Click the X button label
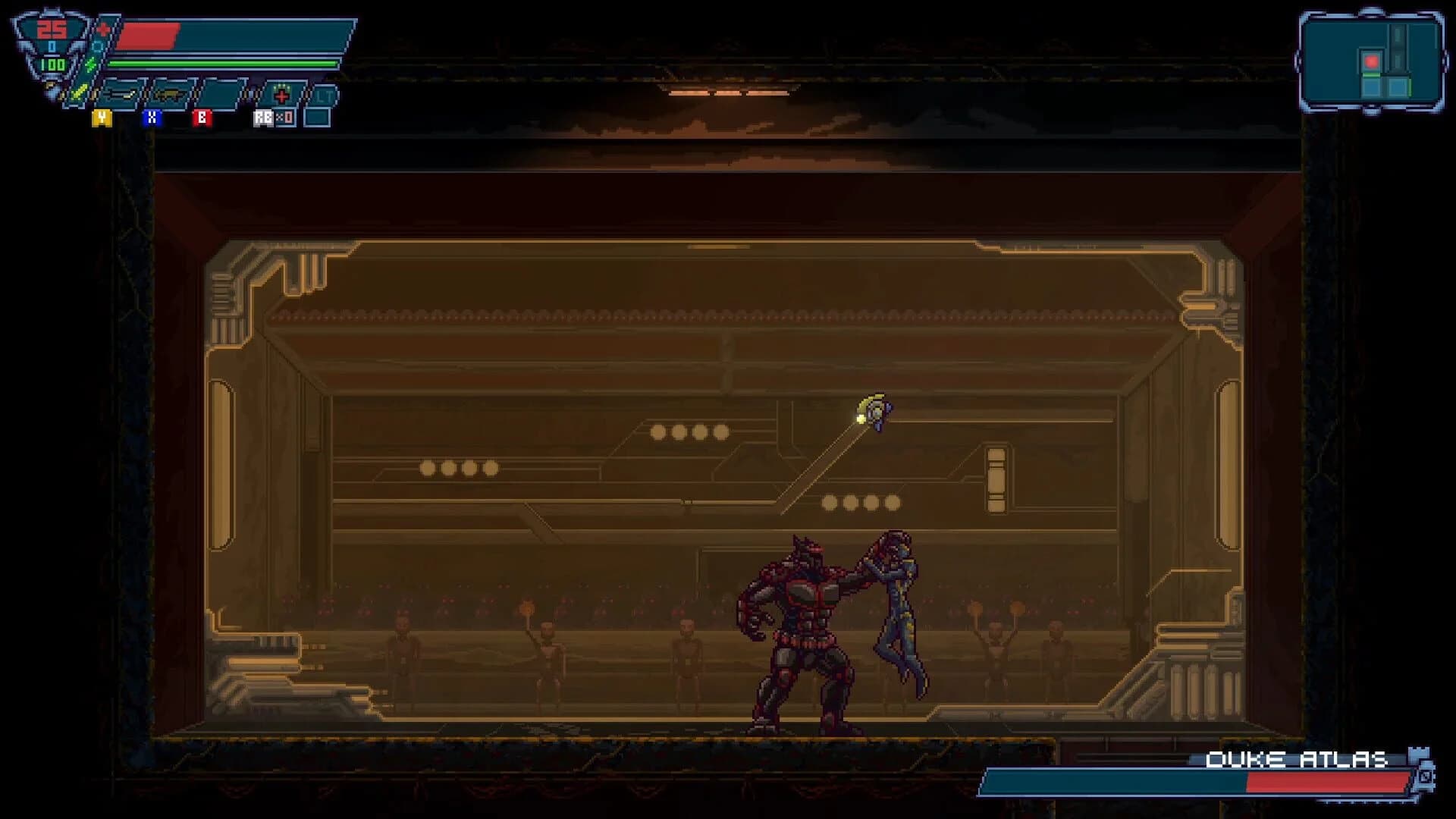The width and height of the screenshot is (1456, 819). (152, 118)
